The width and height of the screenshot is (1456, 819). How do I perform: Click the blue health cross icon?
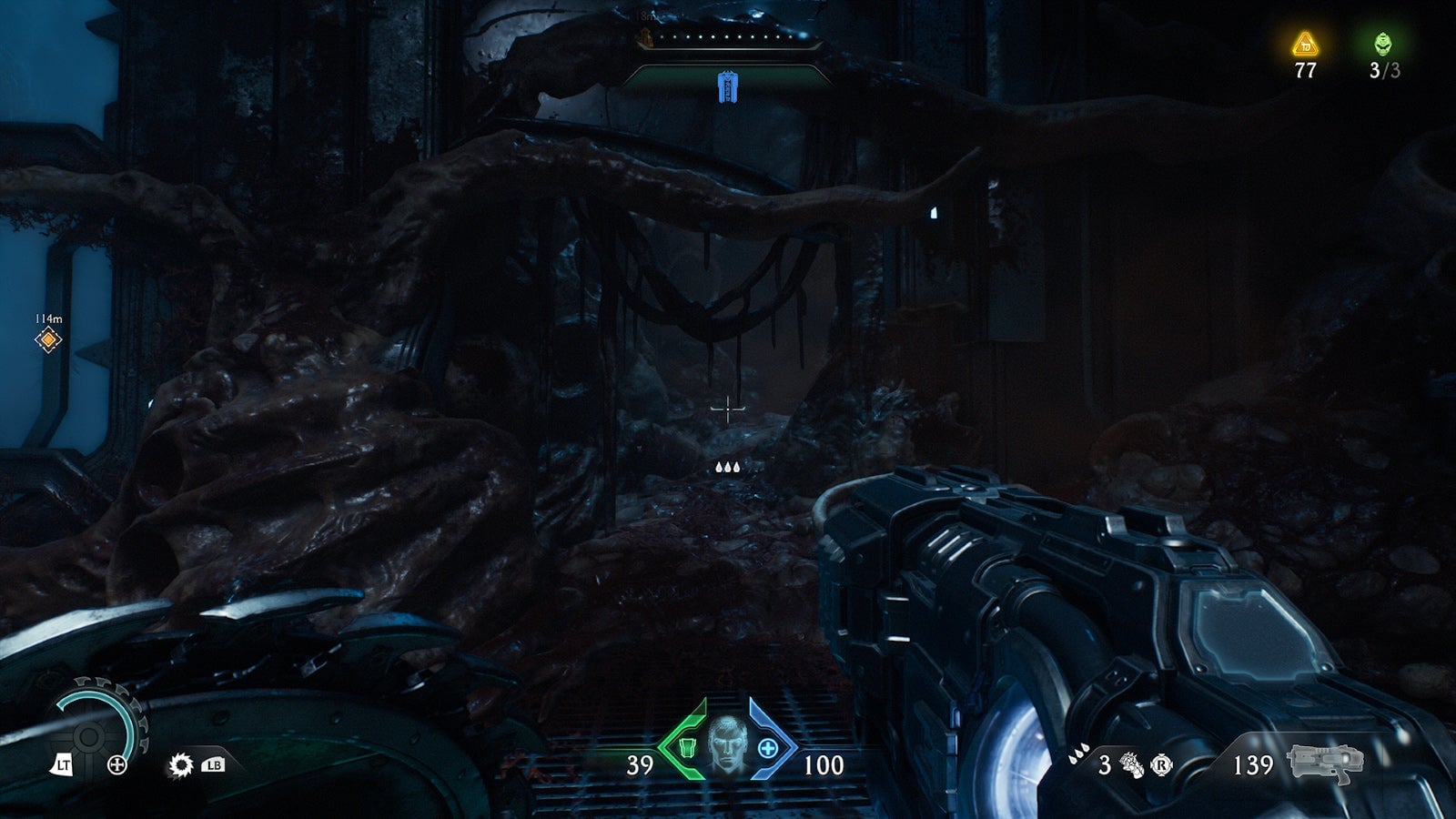tap(767, 748)
